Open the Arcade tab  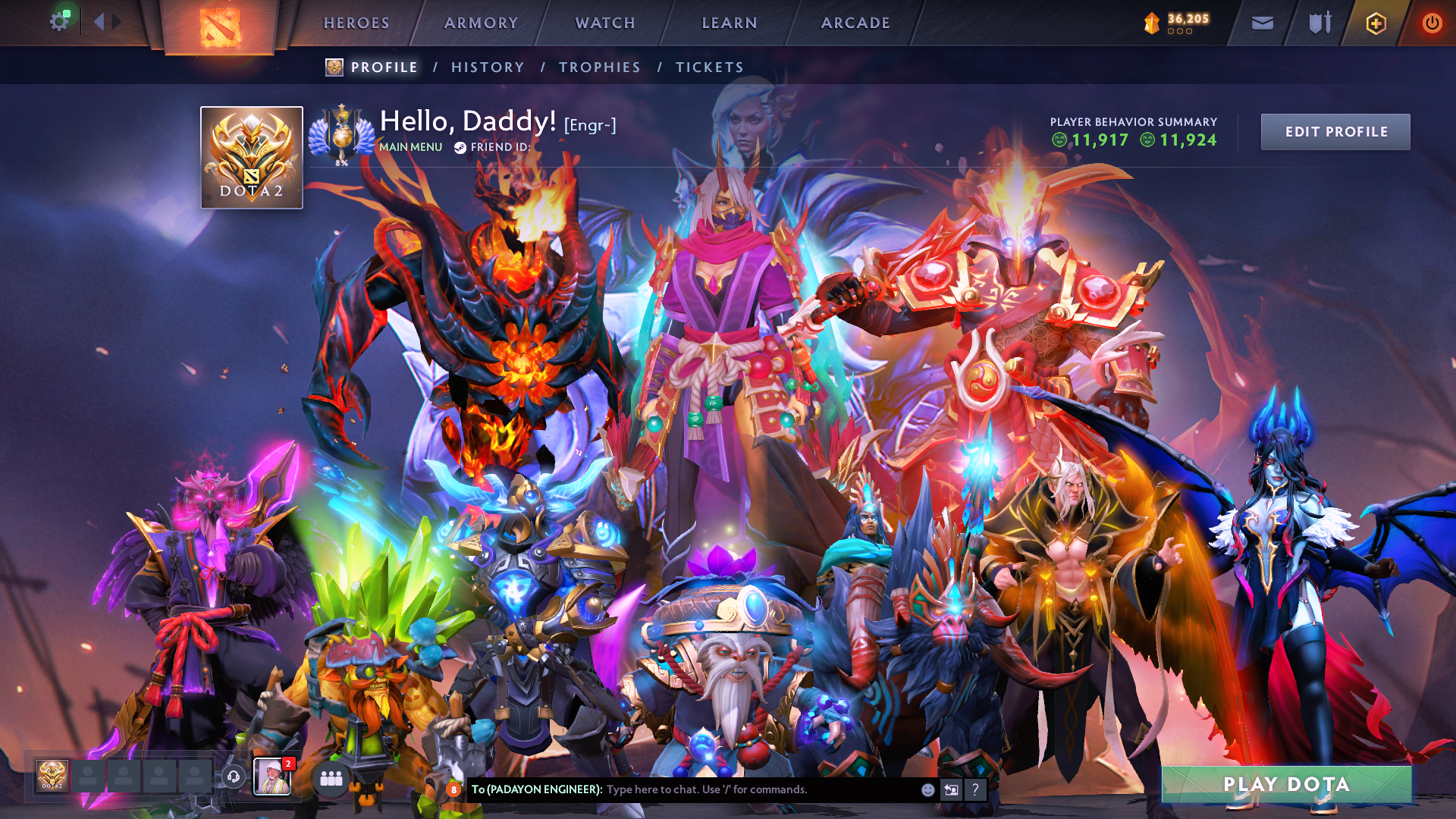[855, 23]
